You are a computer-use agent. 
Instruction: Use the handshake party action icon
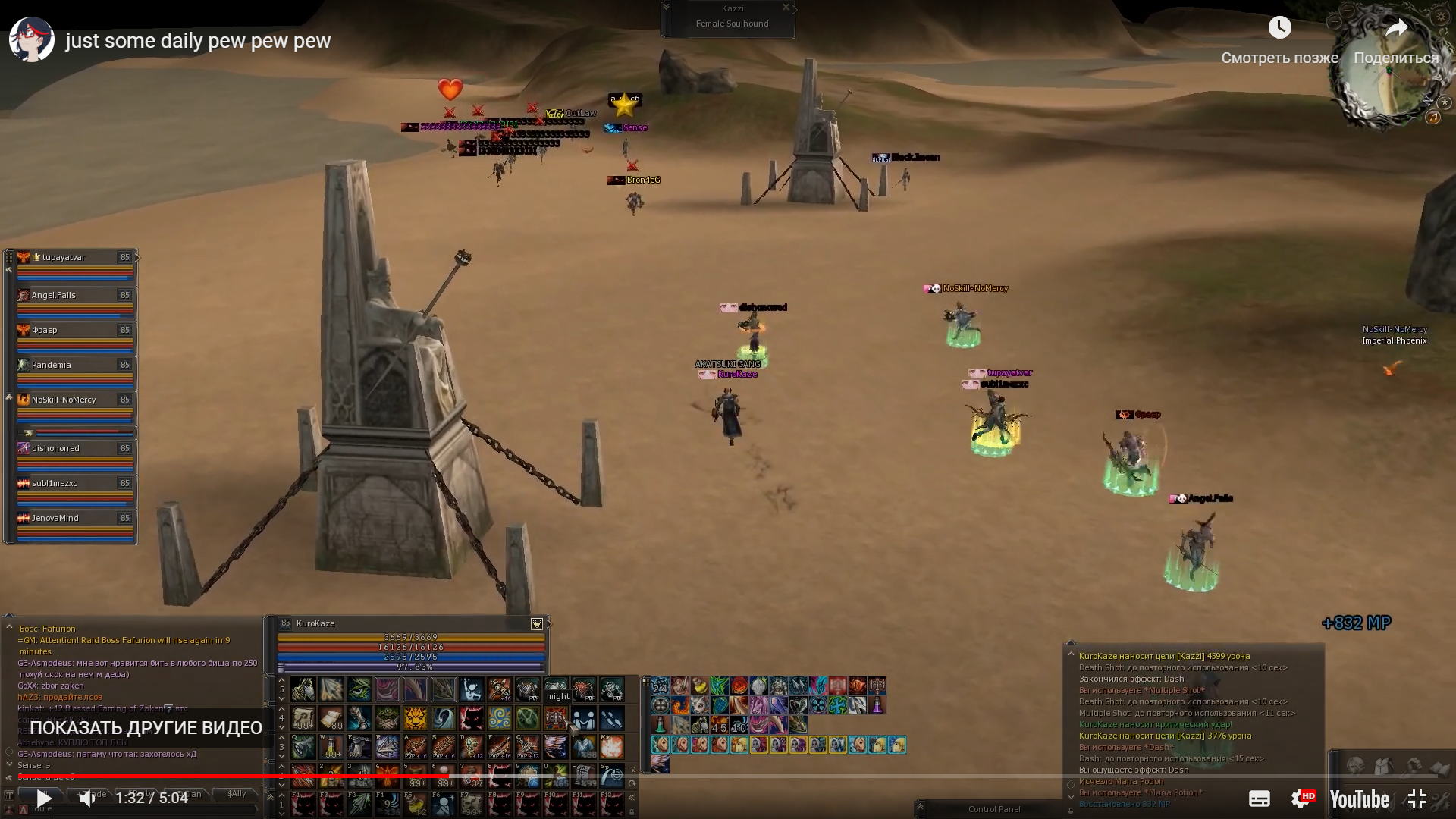click(x=583, y=717)
